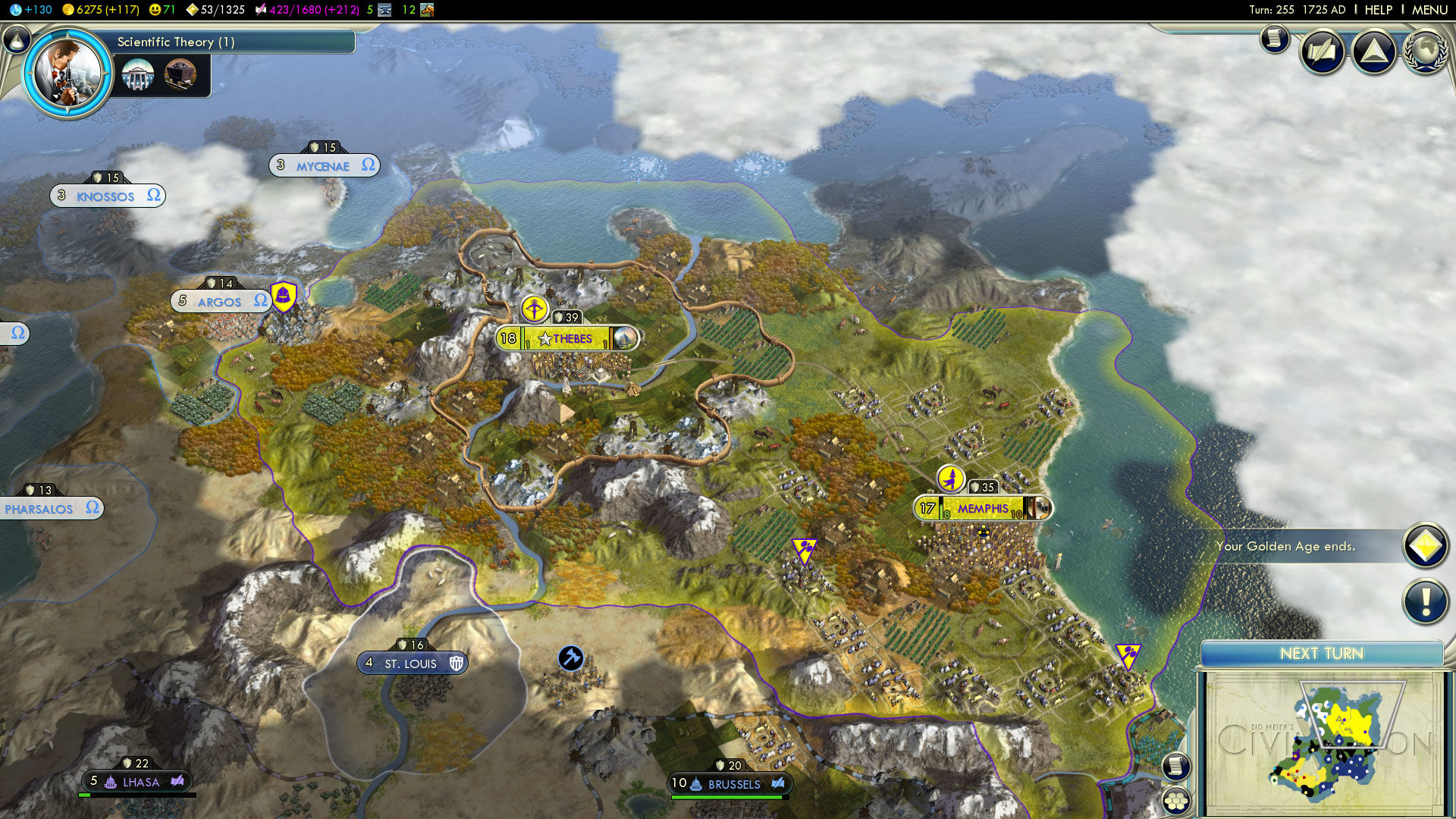
Task: Dismiss the Golden Age ends notification icon
Action: click(1425, 546)
